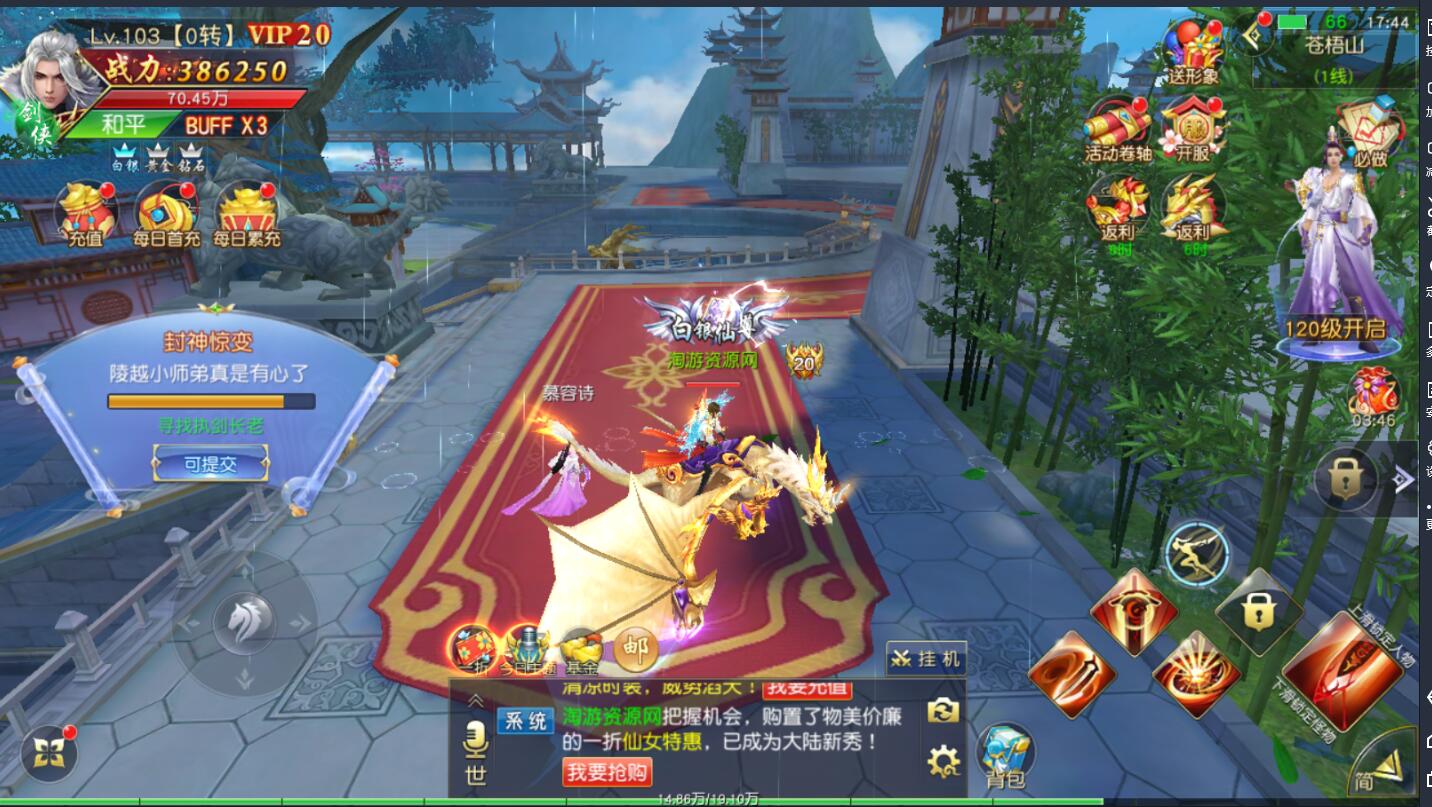The image size is (1432, 807).
Task: Open the 基金 fund icon
Action: (581, 649)
